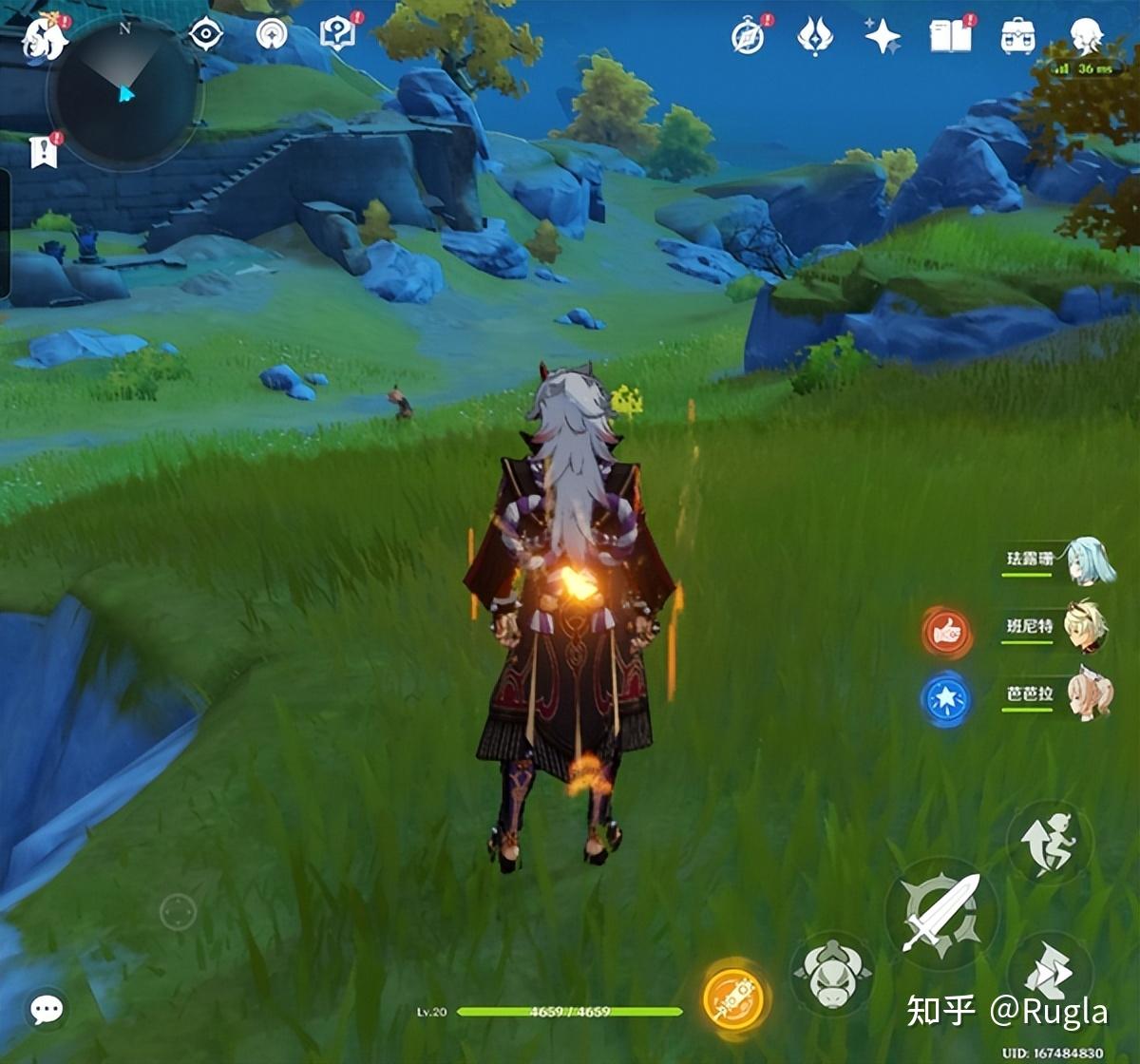Screen dimensions: 1140x1064
Task: Use the bull elemental skill button
Action: tap(833, 974)
